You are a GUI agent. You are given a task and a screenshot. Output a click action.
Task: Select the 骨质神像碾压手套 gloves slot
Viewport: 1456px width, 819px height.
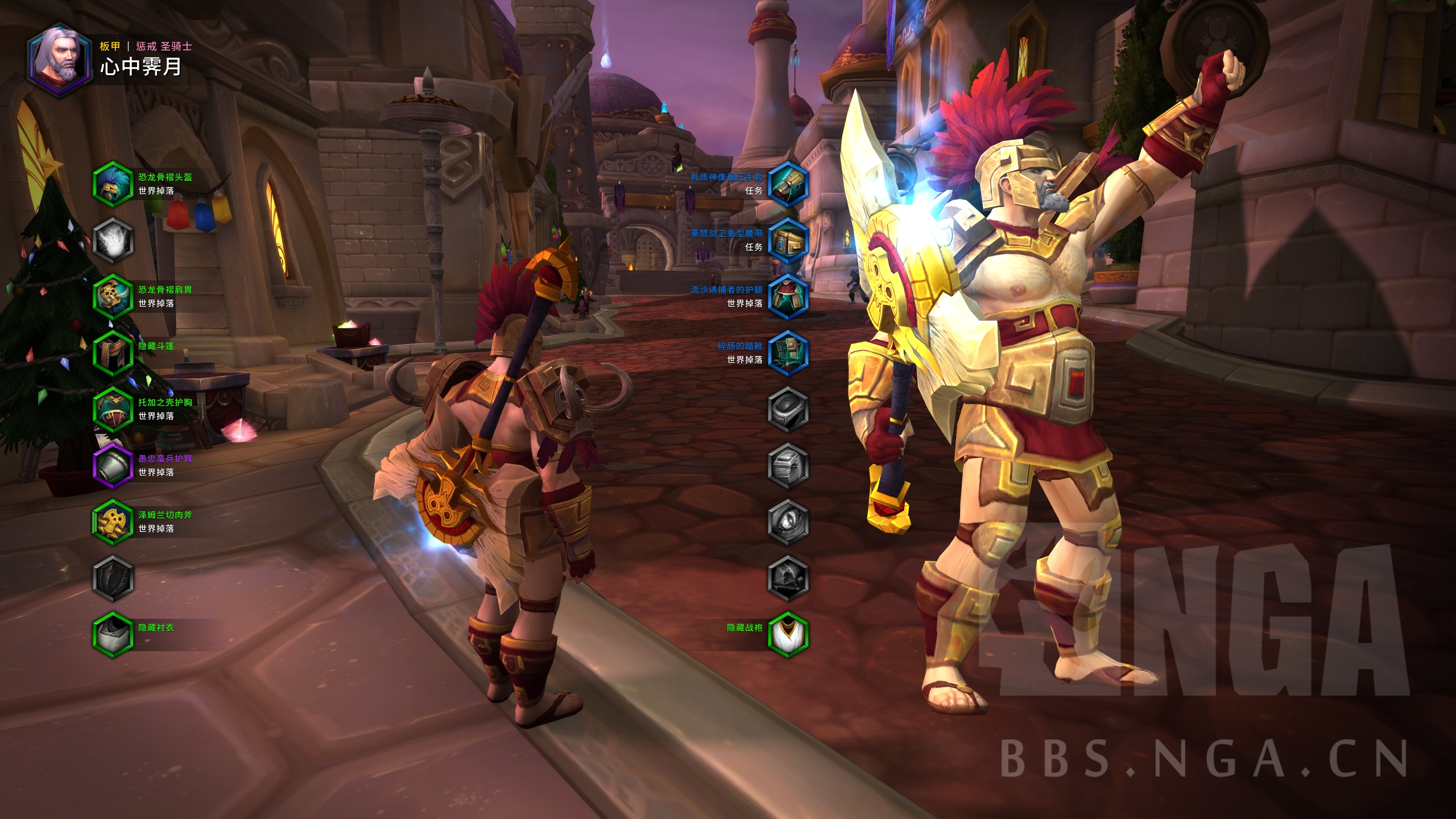(x=788, y=184)
